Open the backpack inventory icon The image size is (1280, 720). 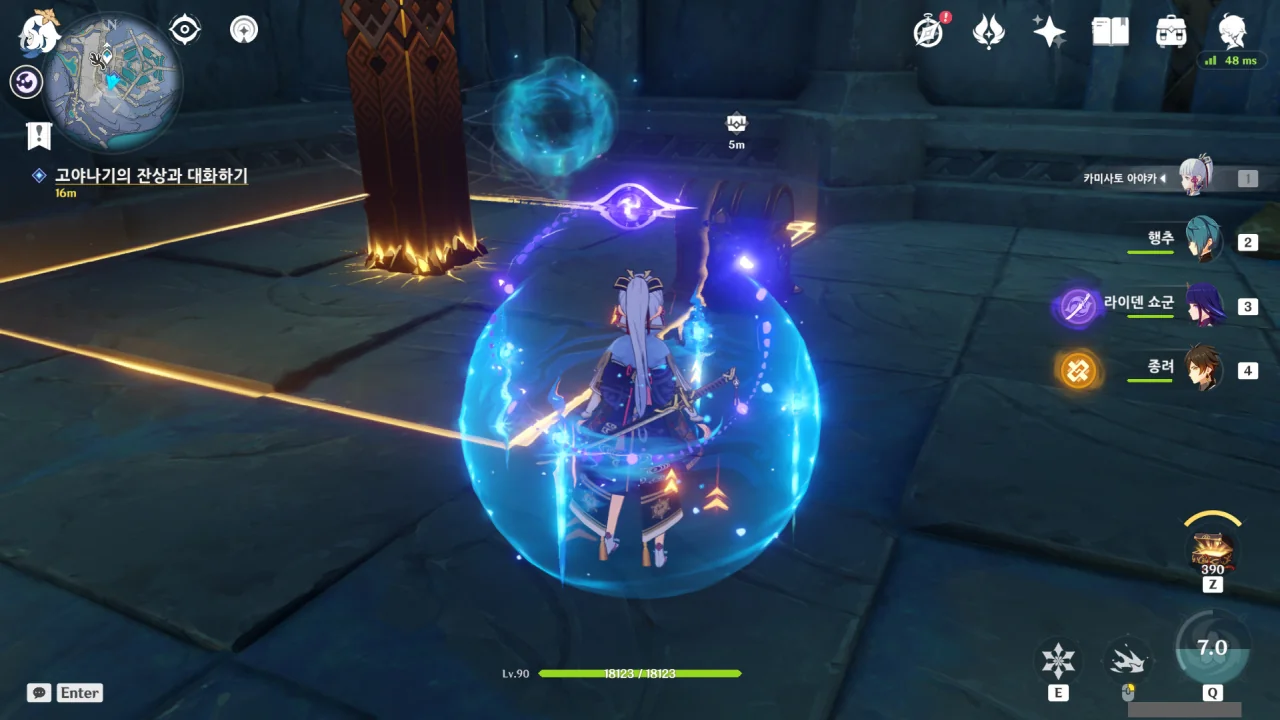tap(1170, 32)
